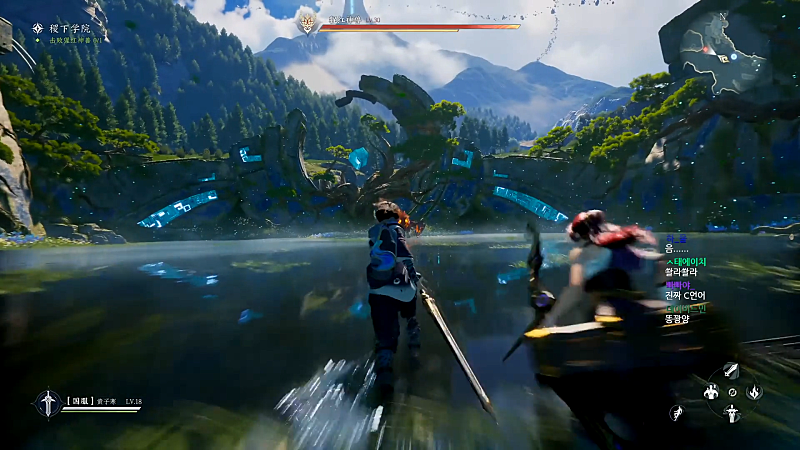The height and width of the screenshot is (450, 800).
Task: Use the muscular figure skill icon
Action: [x=712, y=392]
